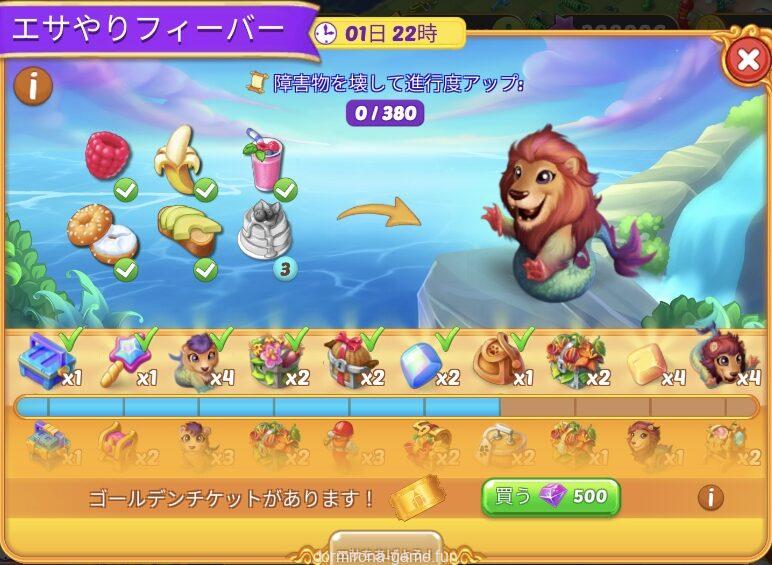Buy the golden ticket for 500 gems

pos(551,496)
